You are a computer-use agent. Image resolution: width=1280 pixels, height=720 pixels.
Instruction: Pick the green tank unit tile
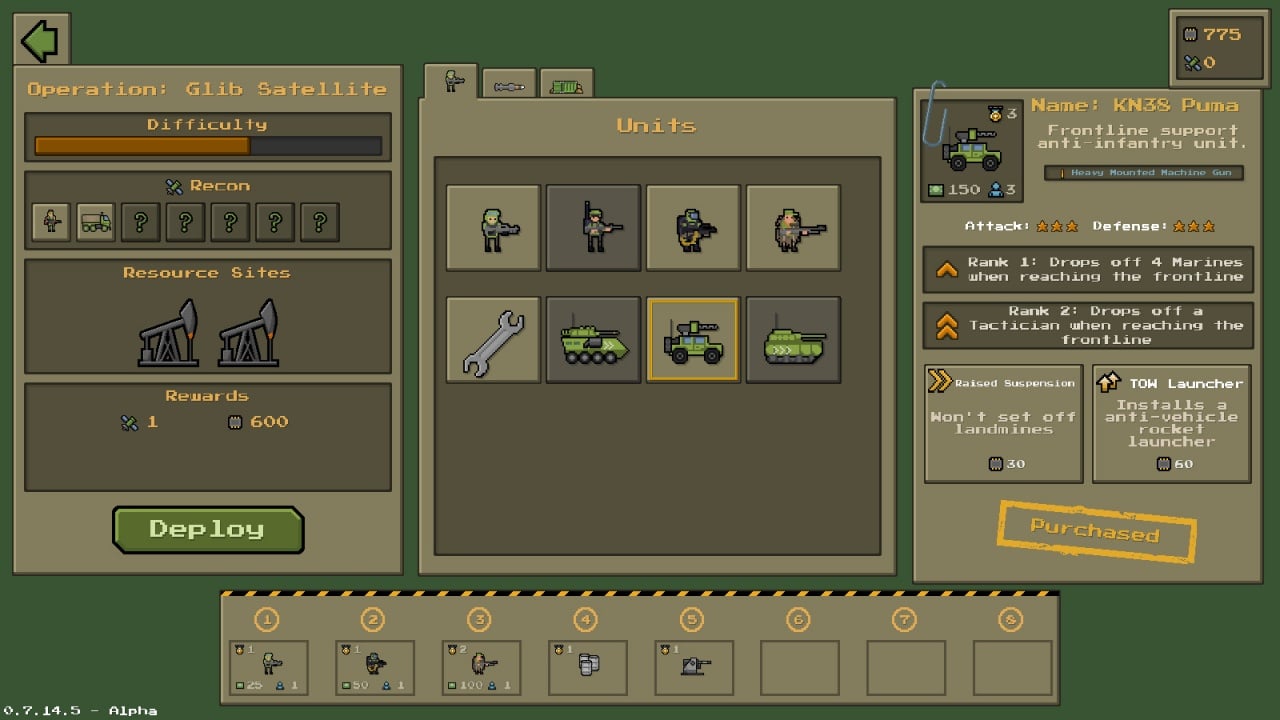[x=793, y=340]
